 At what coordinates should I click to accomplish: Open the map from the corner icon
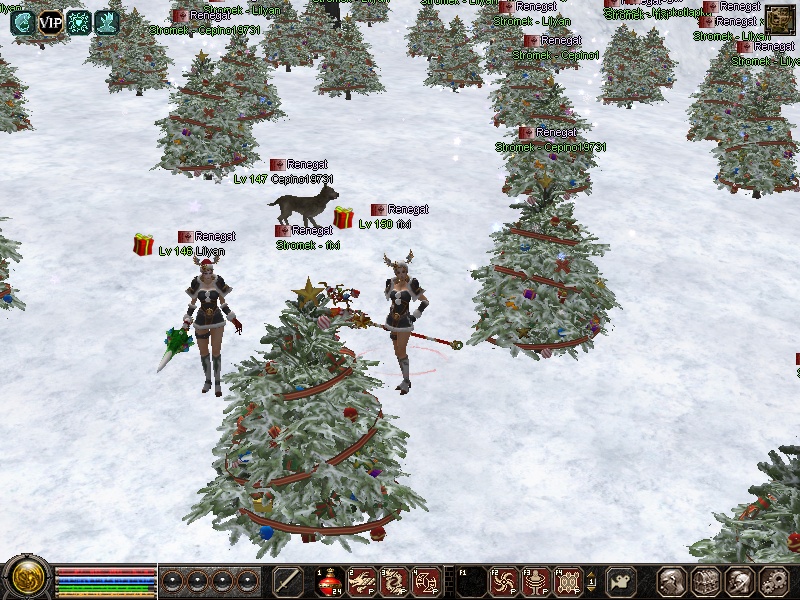[780, 20]
